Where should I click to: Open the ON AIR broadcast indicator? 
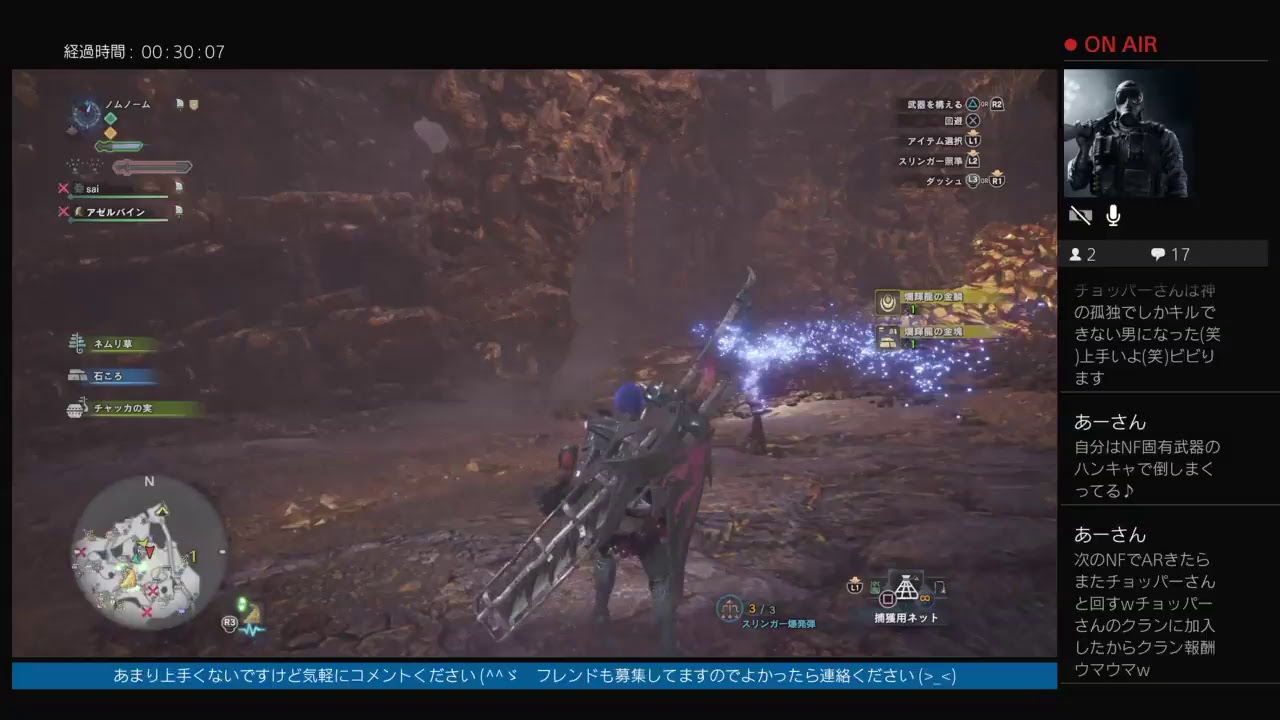coord(1113,44)
